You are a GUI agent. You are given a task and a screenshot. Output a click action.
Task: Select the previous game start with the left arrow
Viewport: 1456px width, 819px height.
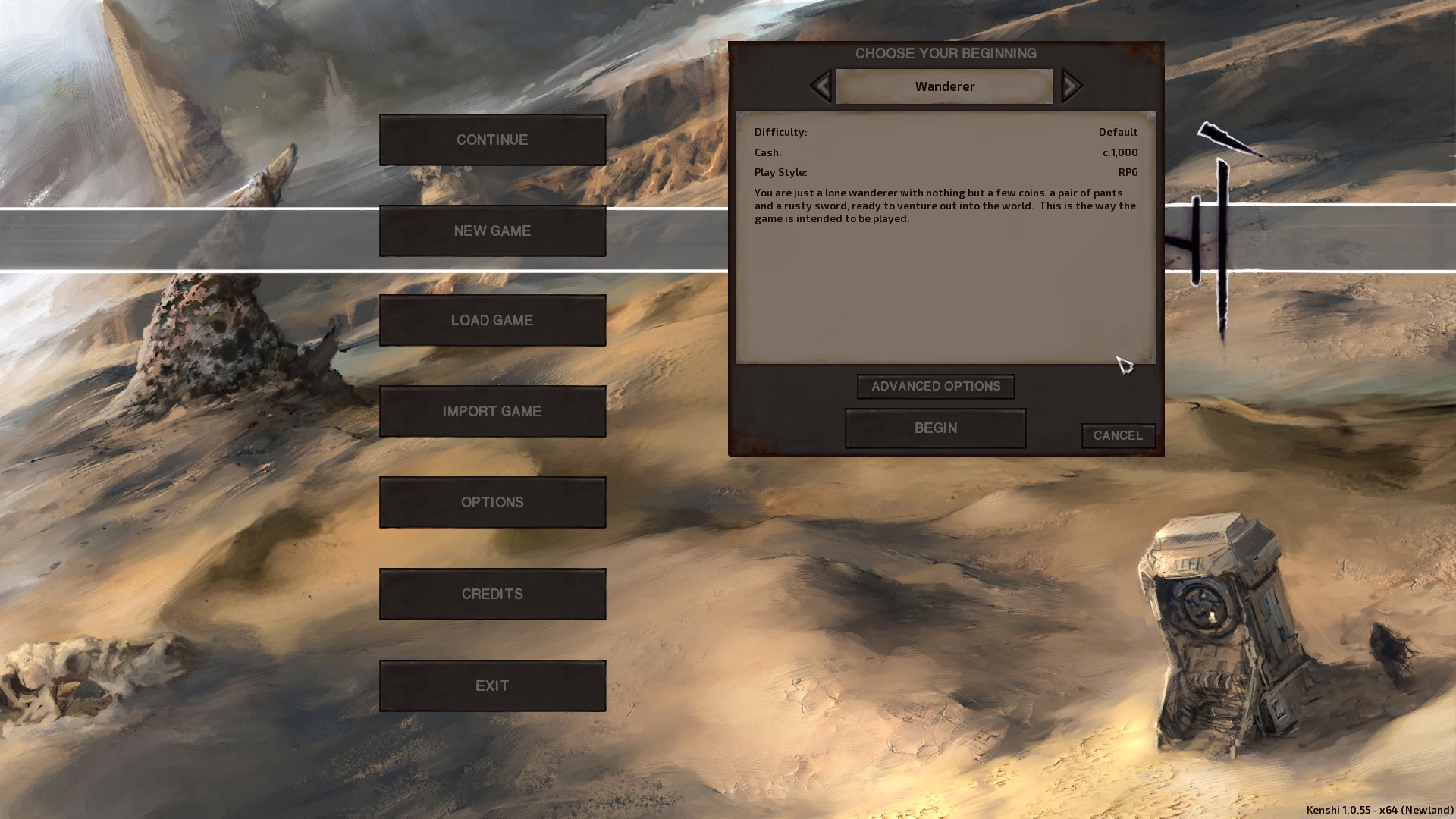click(x=819, y=86)
